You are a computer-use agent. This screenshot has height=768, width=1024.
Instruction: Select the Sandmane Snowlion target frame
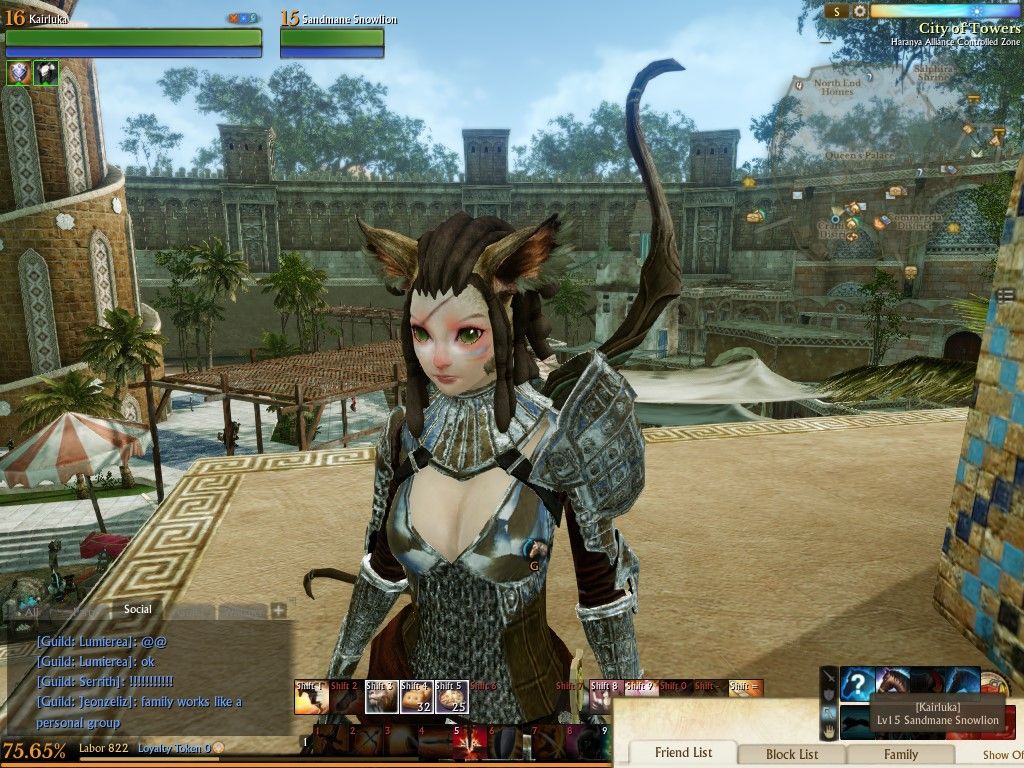[332, 37]
